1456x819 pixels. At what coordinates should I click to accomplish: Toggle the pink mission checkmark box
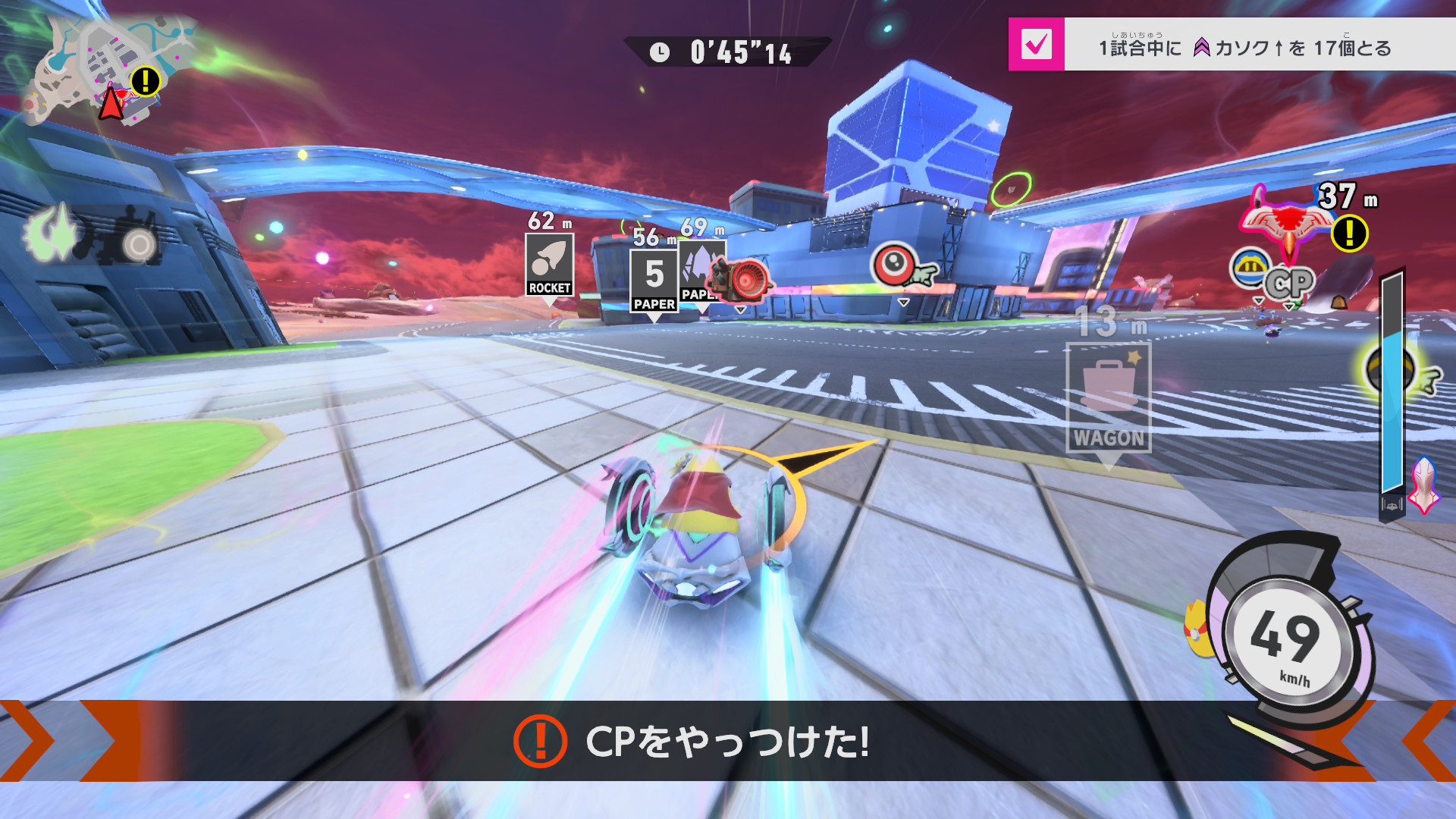point(1036,45)
